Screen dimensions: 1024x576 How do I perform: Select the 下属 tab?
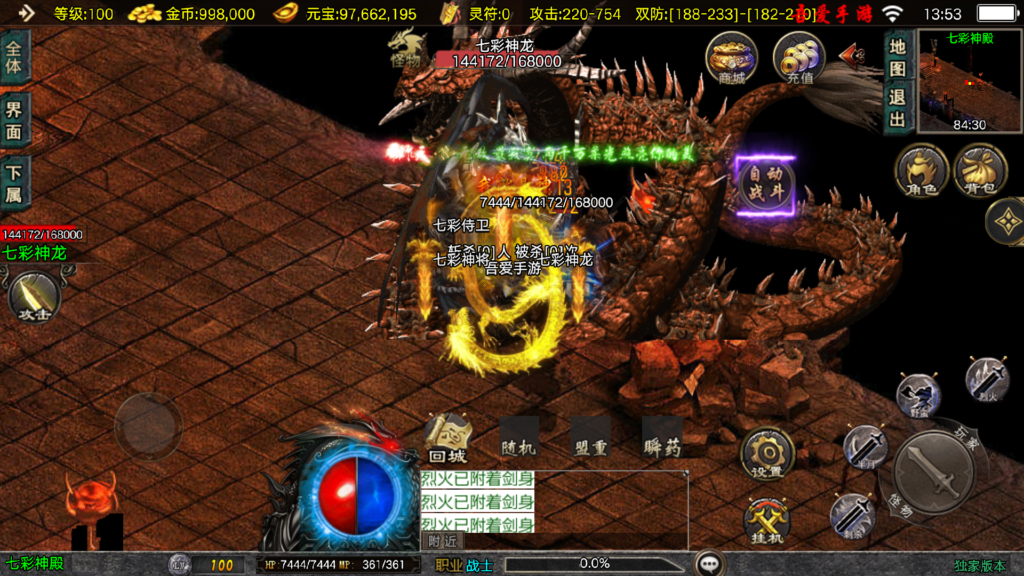point(15,183)
